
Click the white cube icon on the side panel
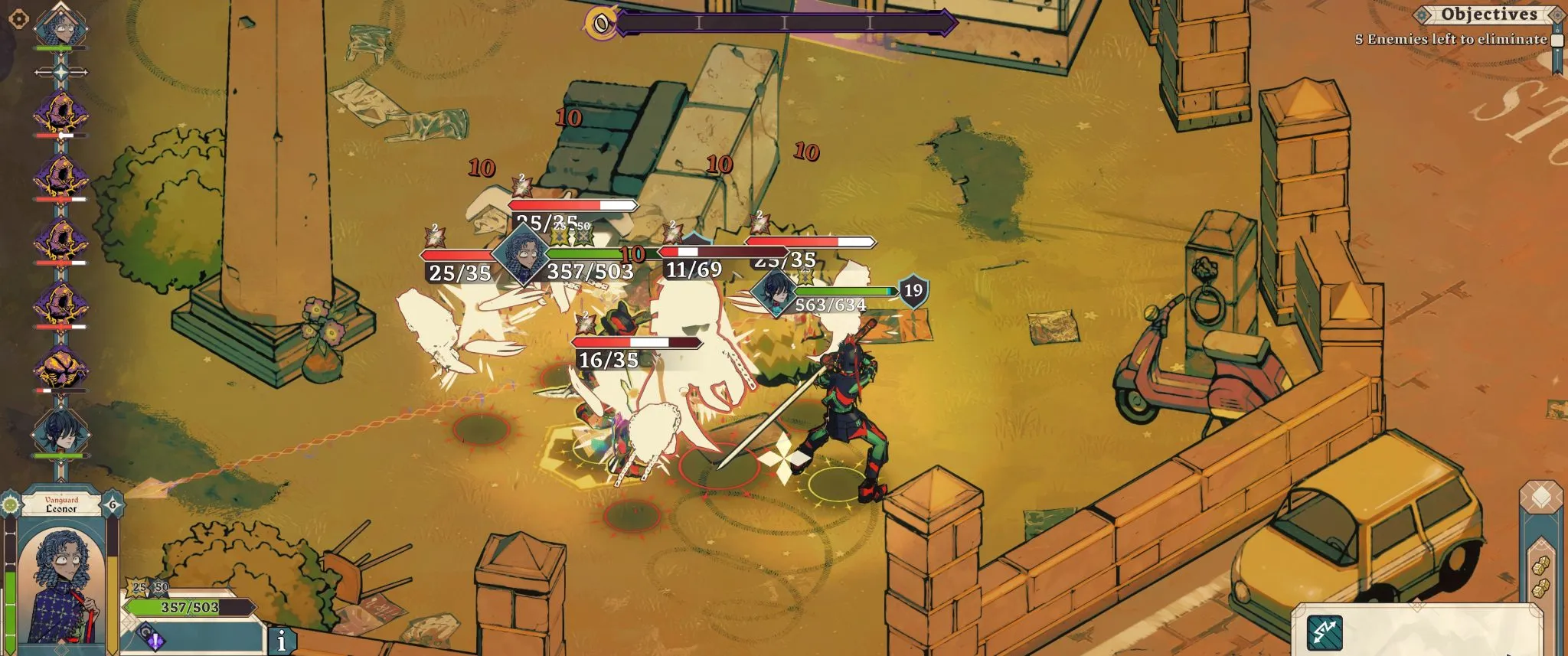pos(1540,498)
